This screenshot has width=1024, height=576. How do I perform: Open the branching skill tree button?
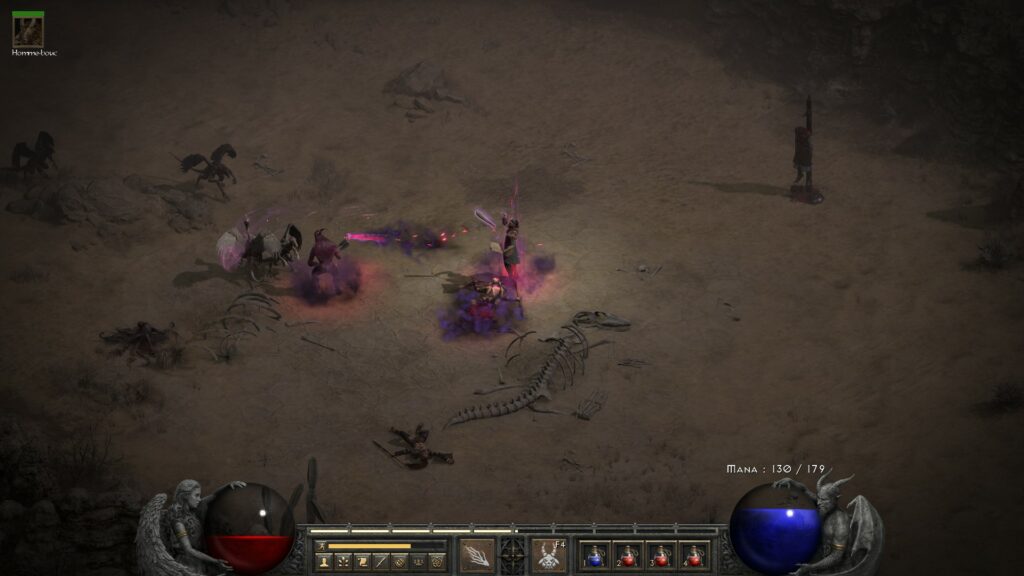(343, 562)
